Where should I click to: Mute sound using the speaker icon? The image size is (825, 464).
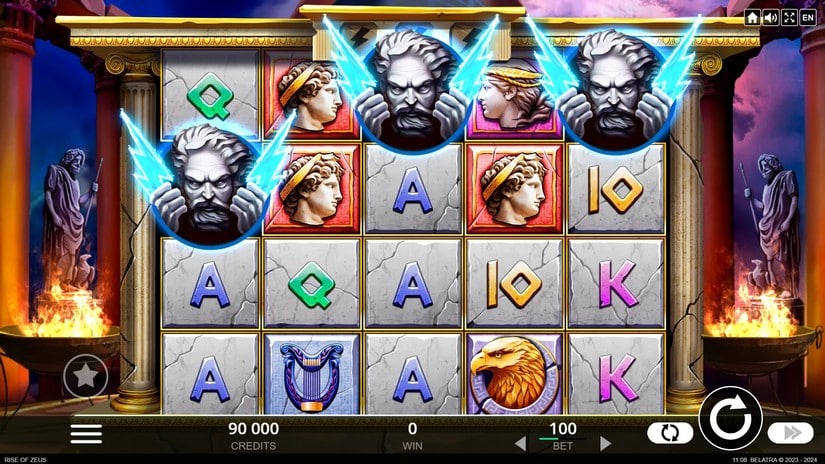(771, 18)
